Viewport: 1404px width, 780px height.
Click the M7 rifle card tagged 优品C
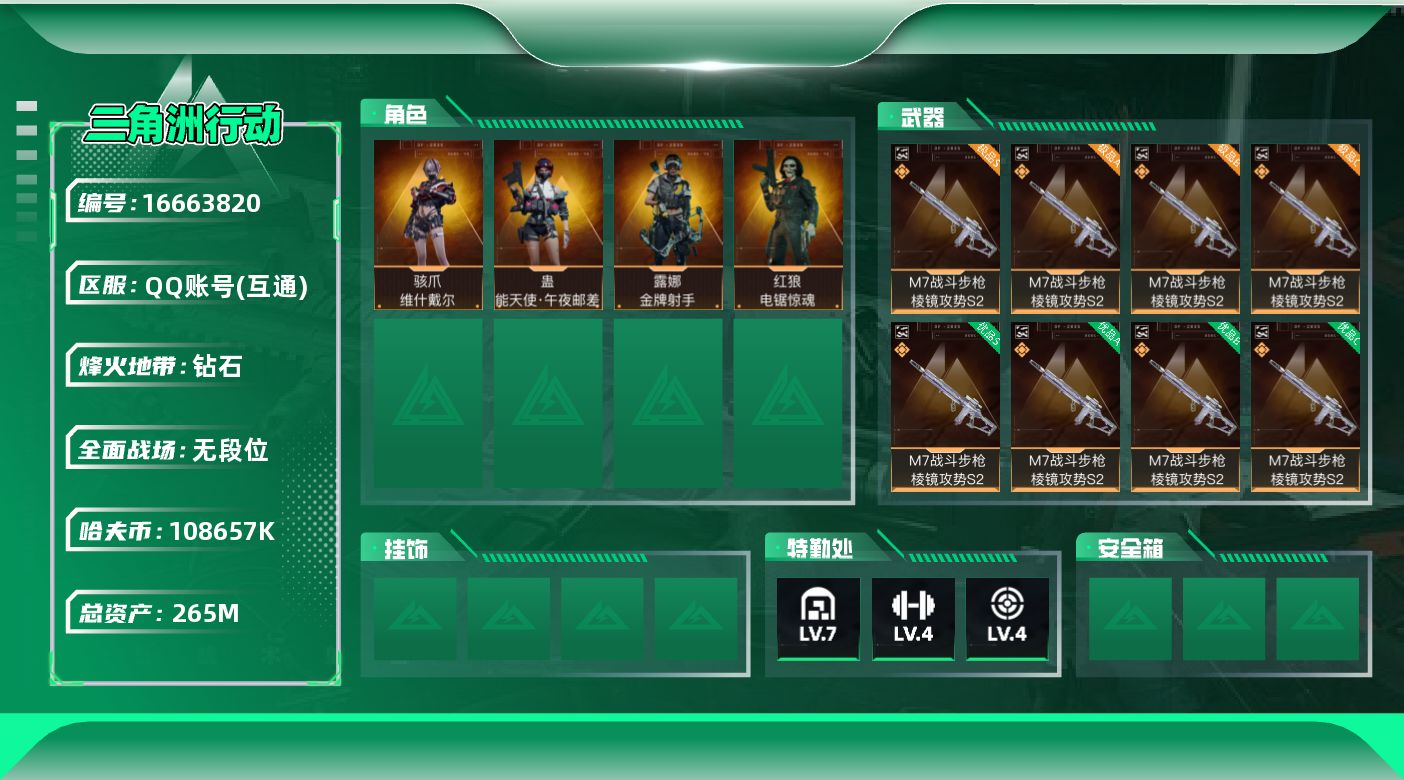pos(1305,406)
